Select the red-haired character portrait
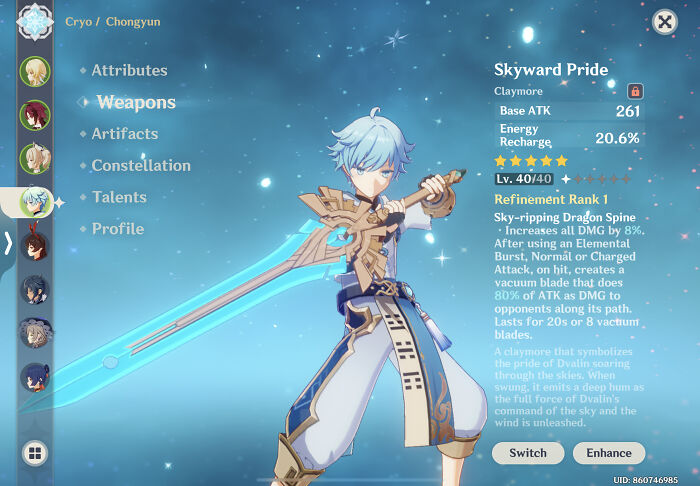This screenshot has width=700, height=486. click(35, 115)
